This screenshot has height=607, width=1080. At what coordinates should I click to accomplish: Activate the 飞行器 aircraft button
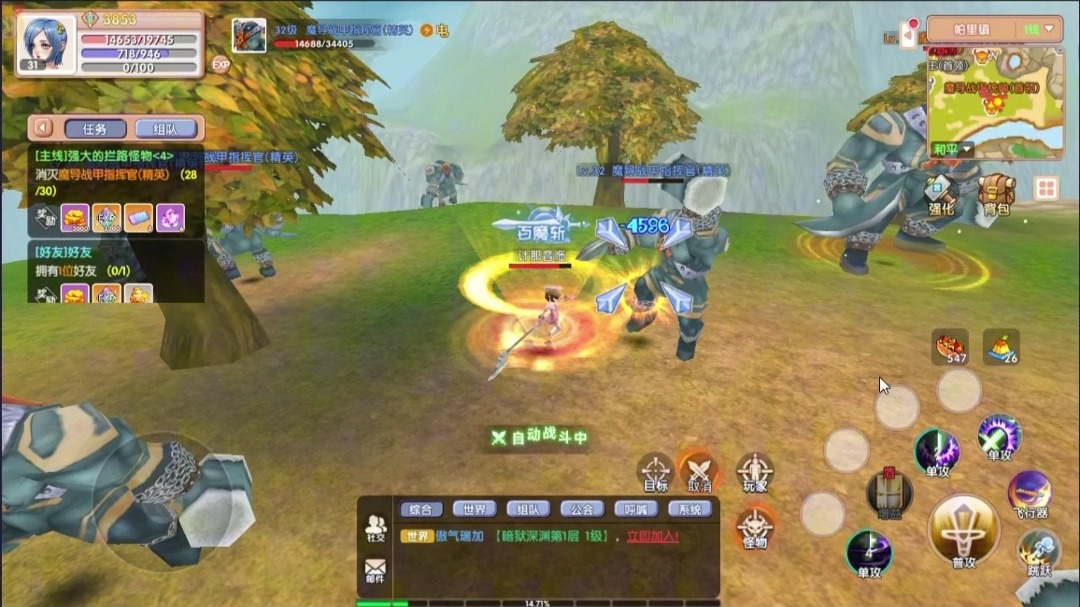(x=1029, y=494)
